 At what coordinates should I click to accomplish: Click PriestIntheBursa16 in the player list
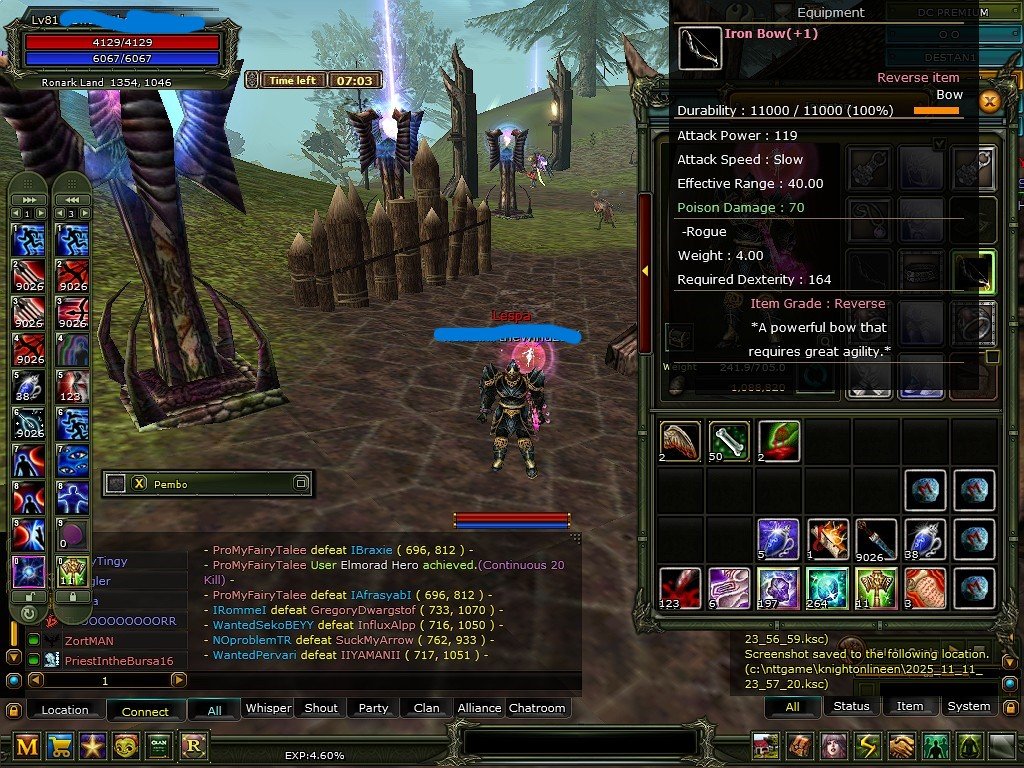[119, 661]
